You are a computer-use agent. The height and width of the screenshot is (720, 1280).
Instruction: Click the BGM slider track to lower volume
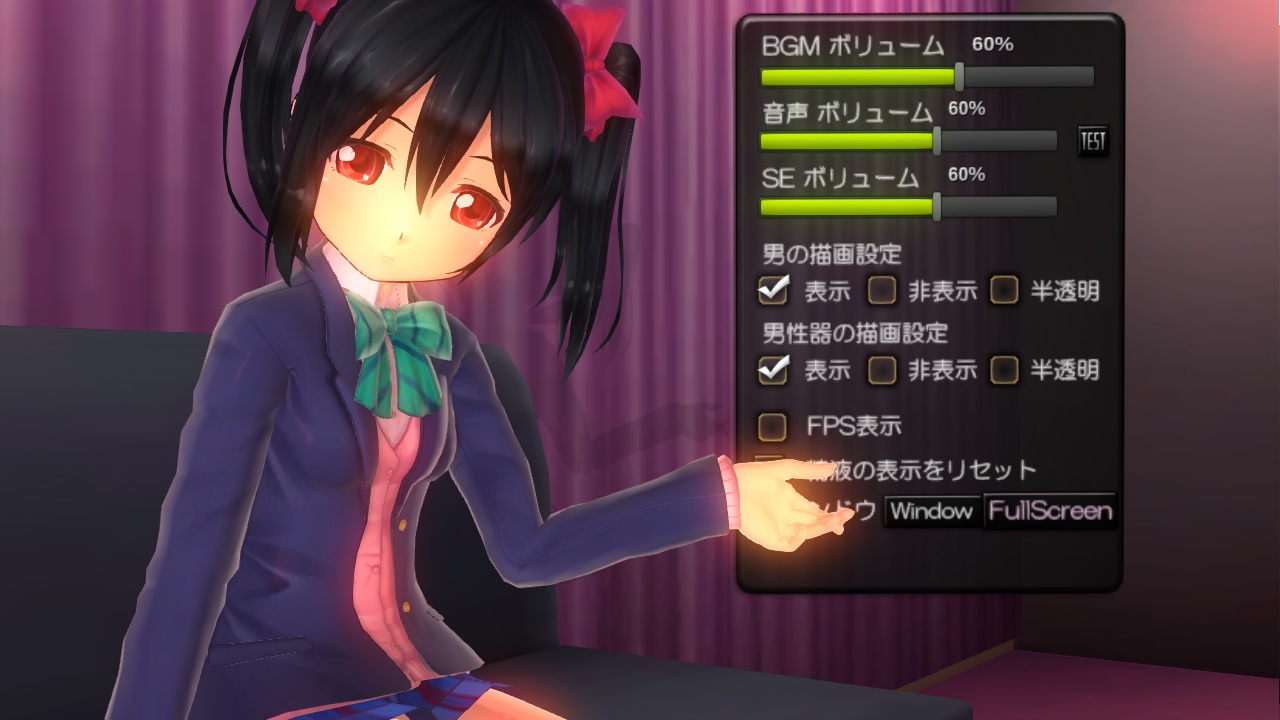[850, 73]
